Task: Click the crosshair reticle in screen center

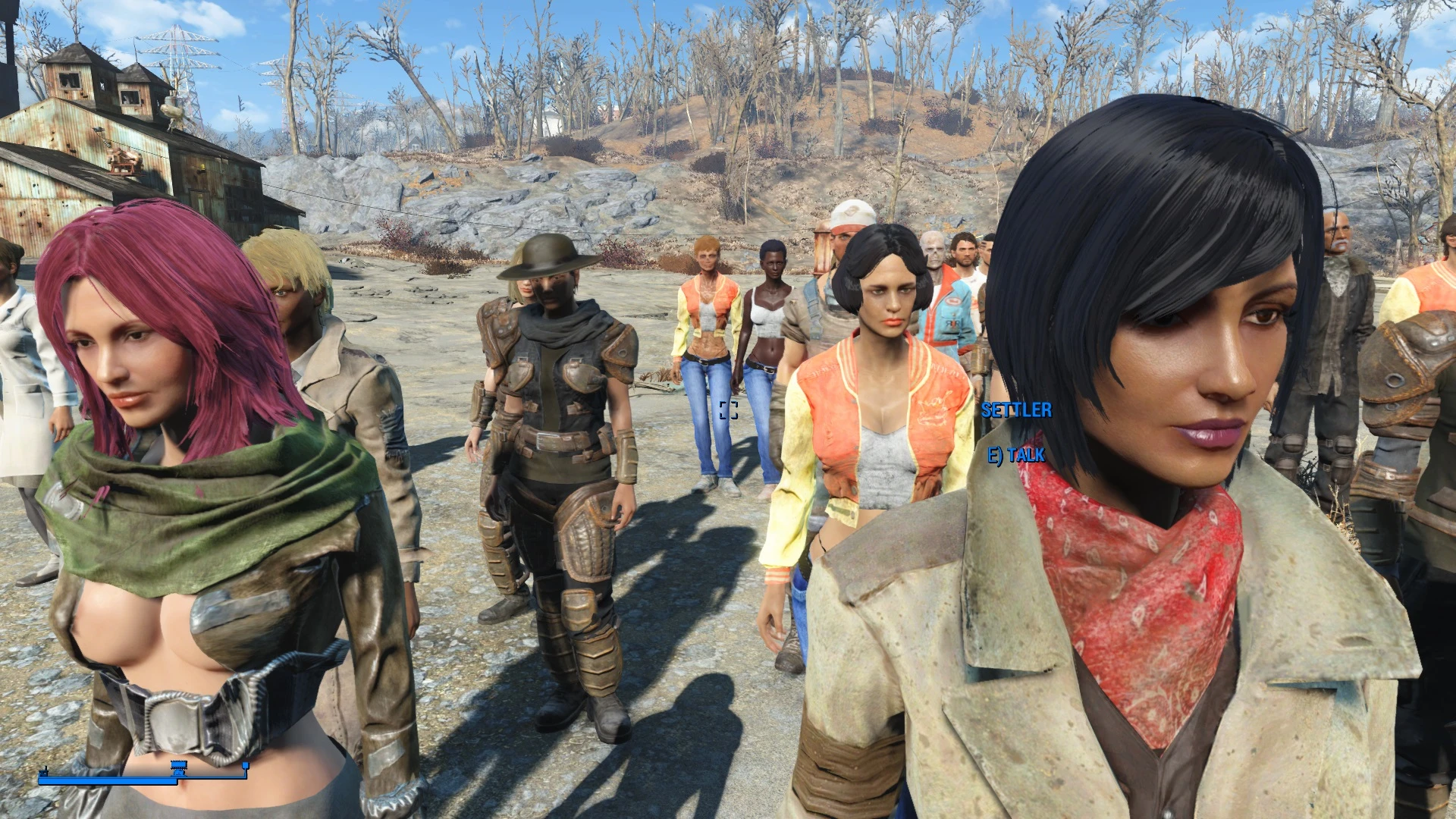Action: 728,409
